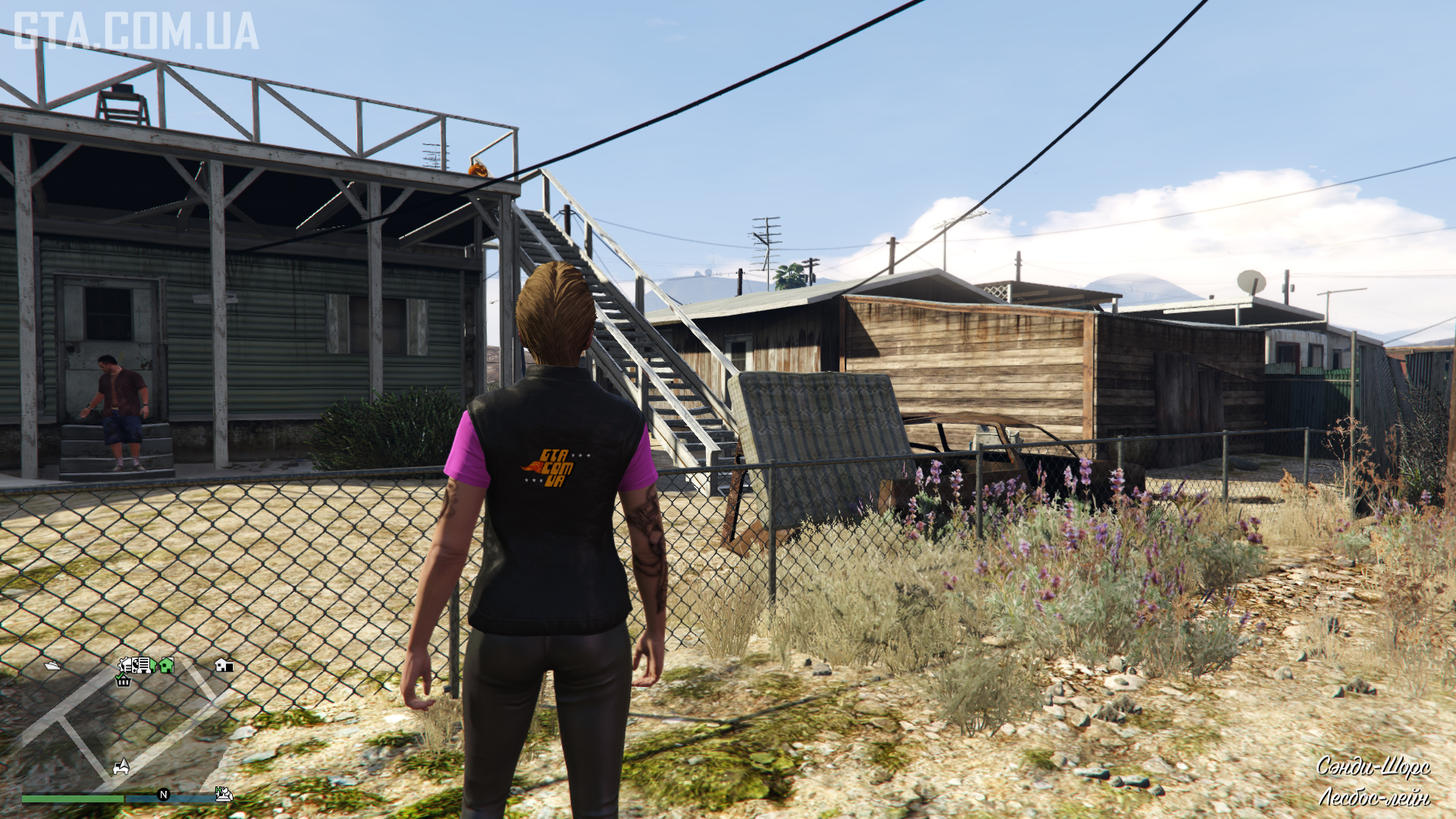The height and width of the screenshot is (819, 1456).
Task: Click the yacht blip on the minimap
Action: [52, 666]
